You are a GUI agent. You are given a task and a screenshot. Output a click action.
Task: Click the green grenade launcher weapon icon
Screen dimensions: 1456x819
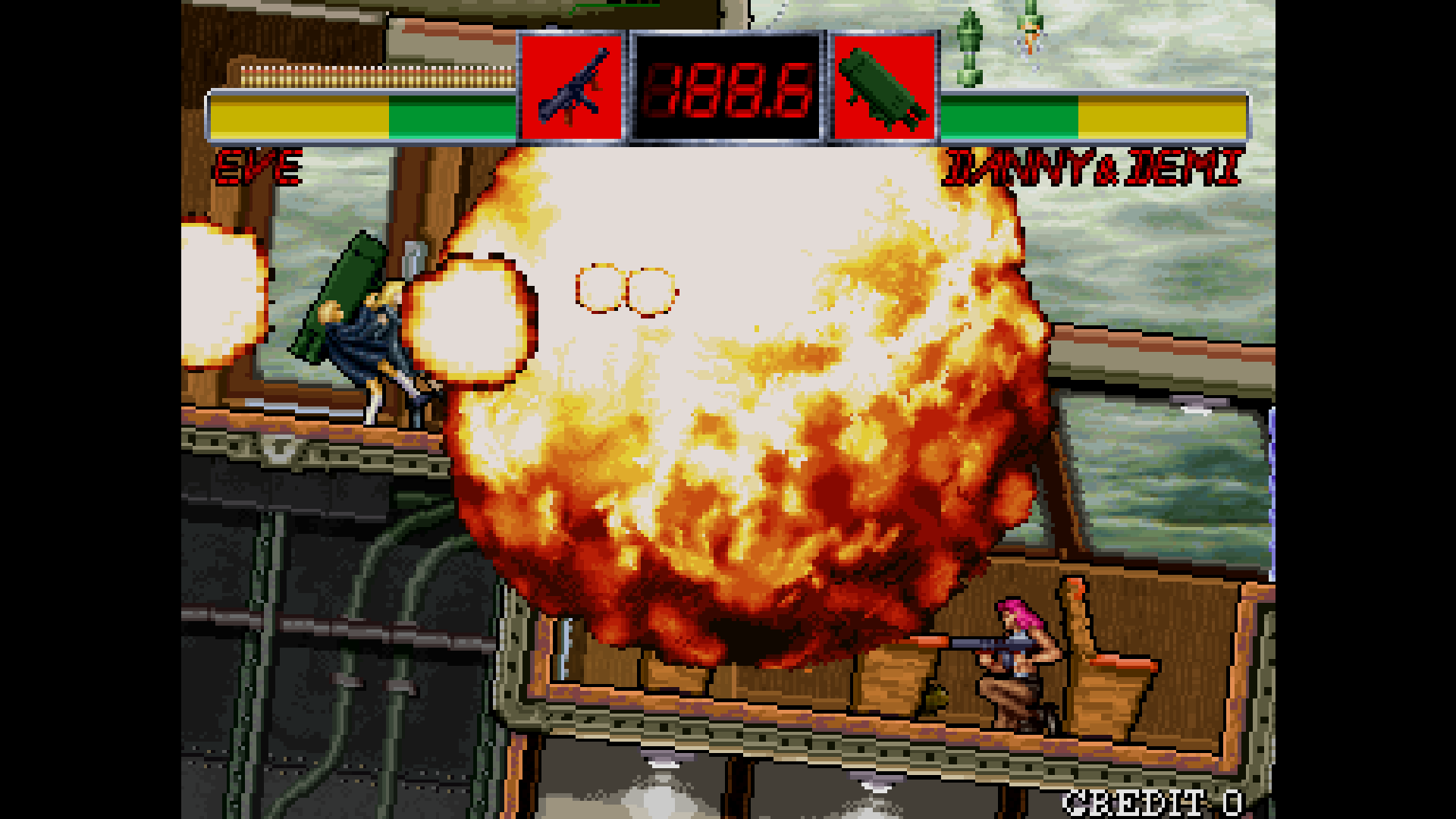pyautogui.click(x=886, y=87)
